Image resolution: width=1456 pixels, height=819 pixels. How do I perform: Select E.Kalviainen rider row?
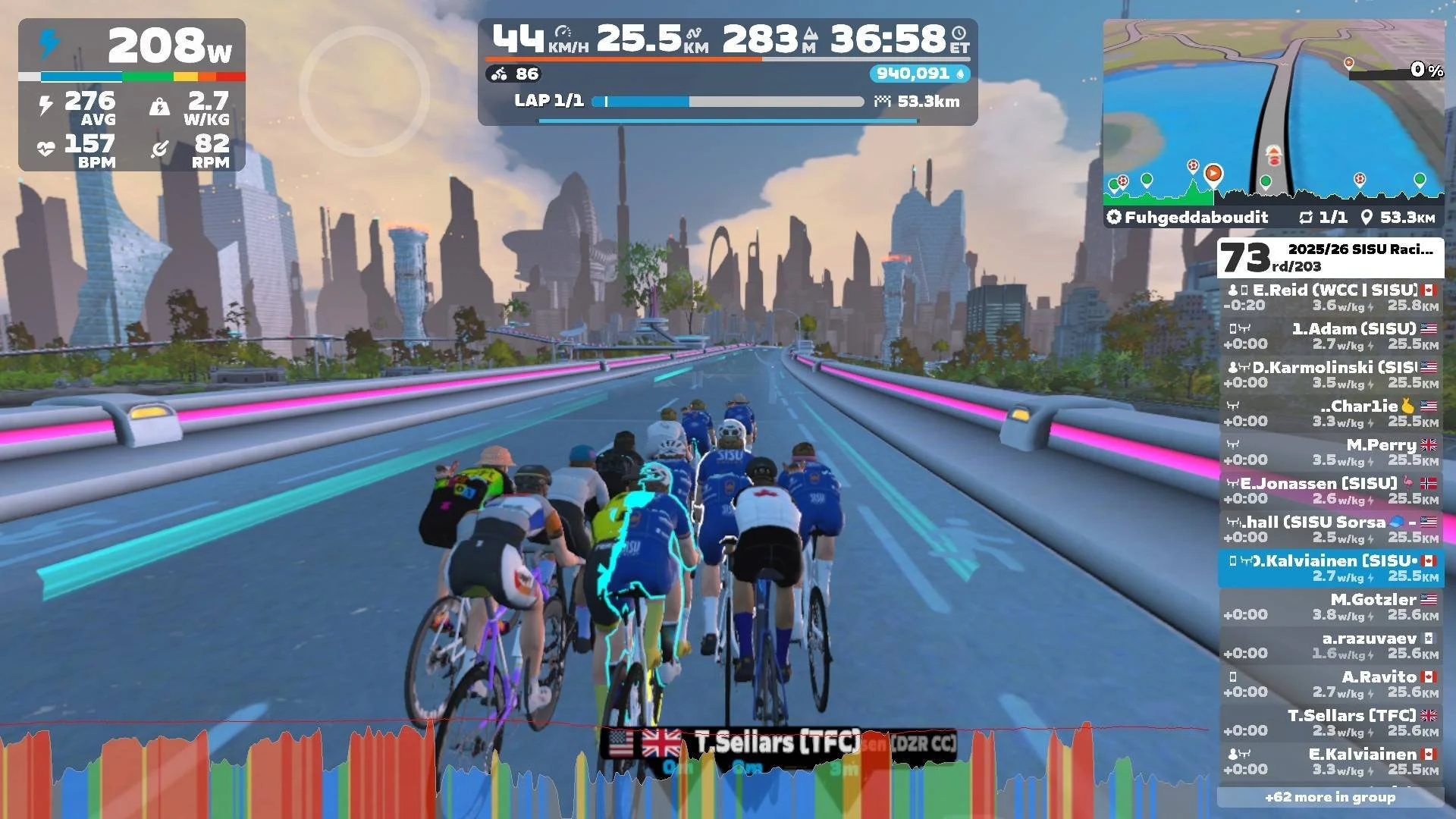click(1331, 761)
